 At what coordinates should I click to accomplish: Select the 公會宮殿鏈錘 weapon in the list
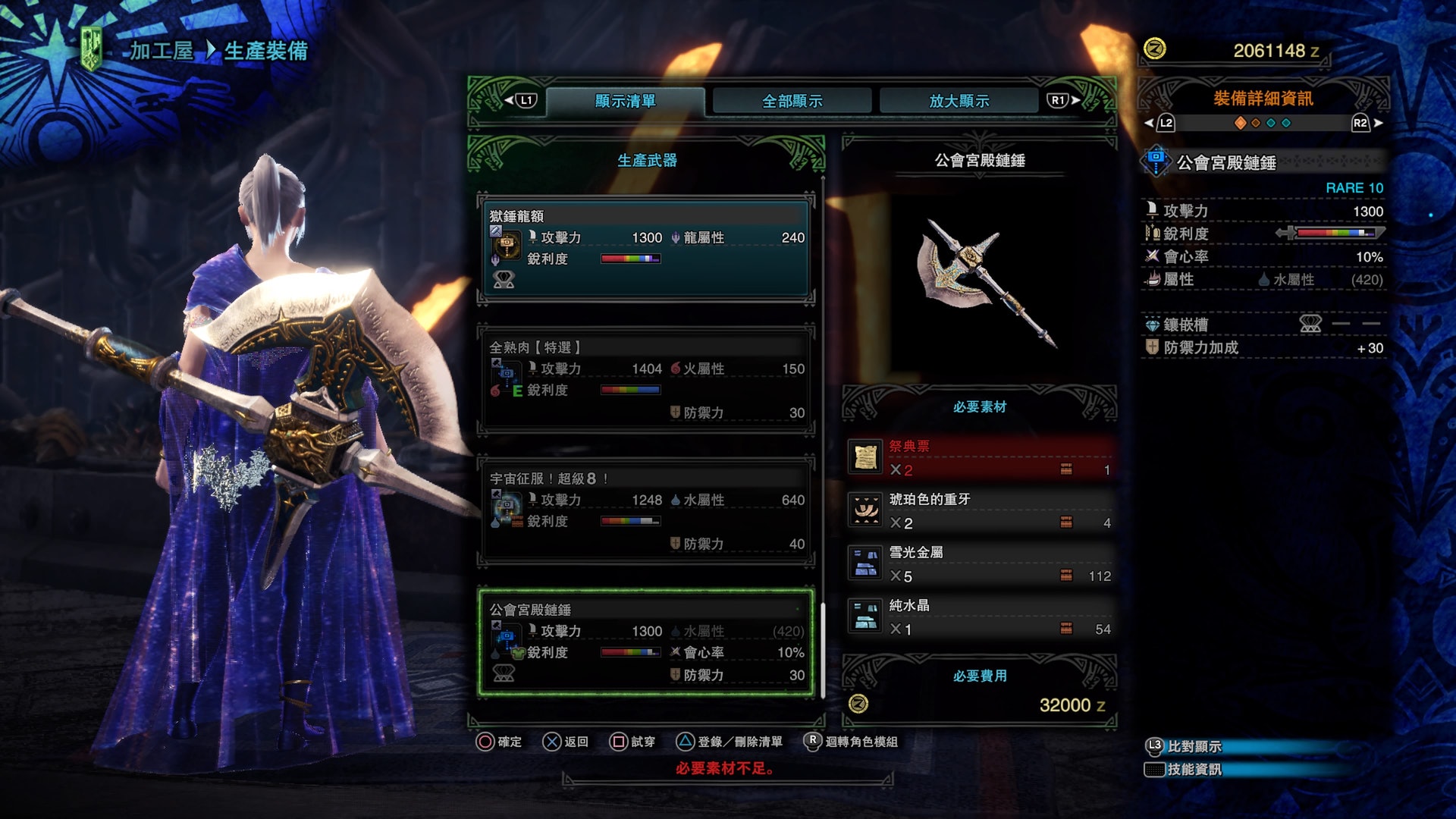point(646,642)
